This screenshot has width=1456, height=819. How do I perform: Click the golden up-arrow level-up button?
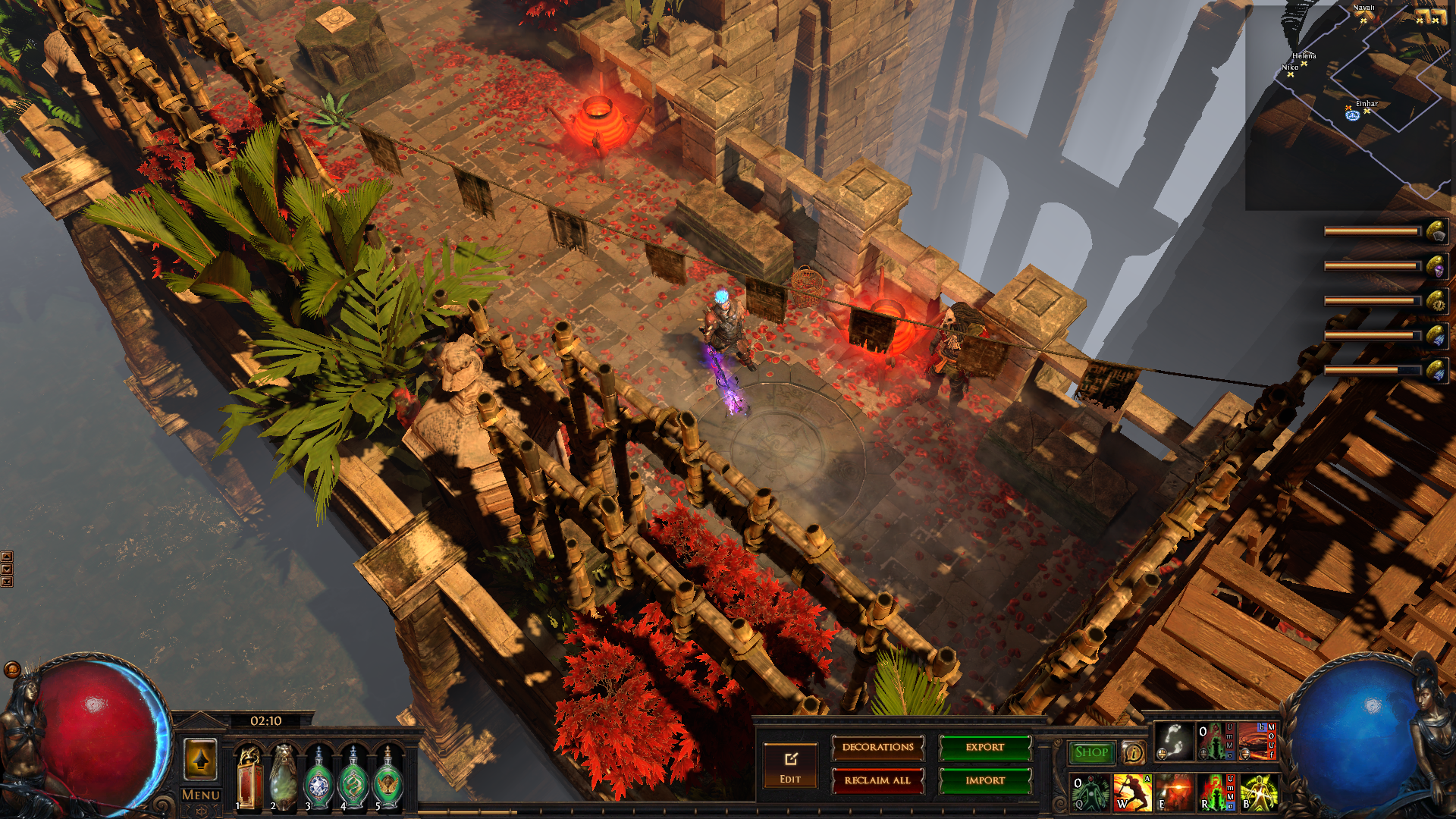pos(201,759)
